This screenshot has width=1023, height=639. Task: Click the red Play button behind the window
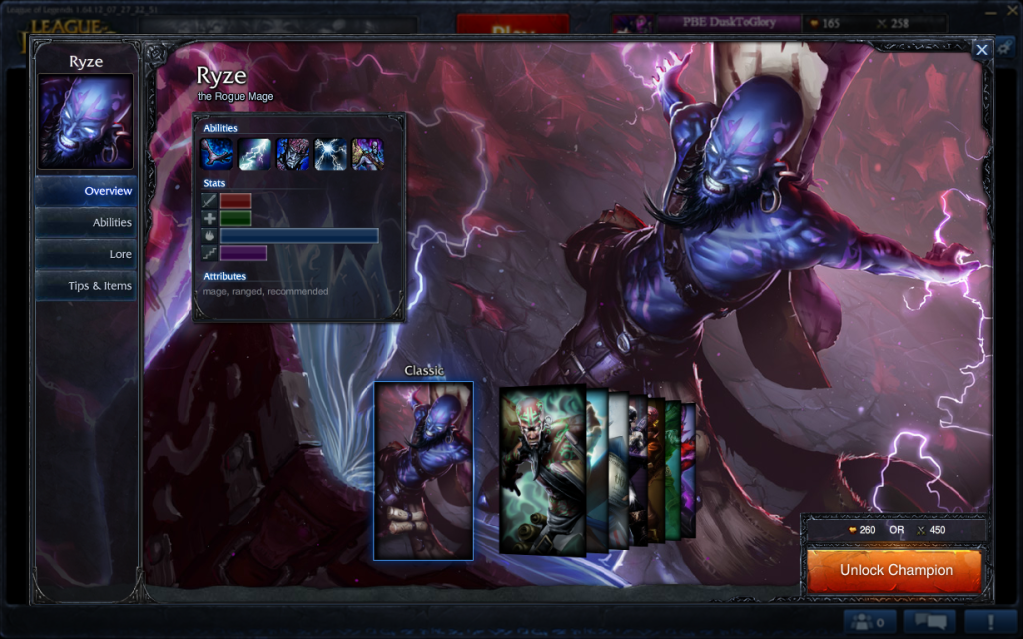pyautogui.click(x=511, y=27)
